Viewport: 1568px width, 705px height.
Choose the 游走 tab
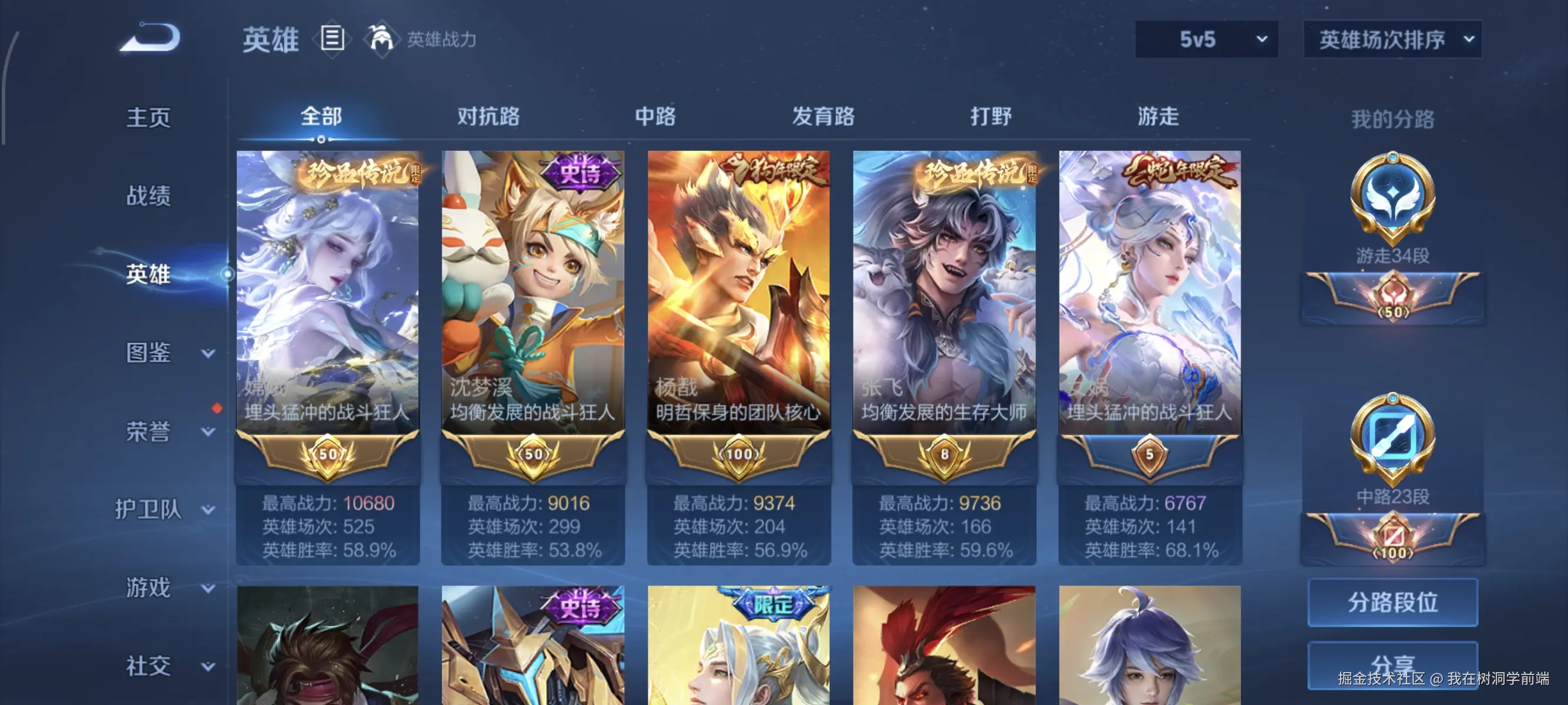click(1158, 116)
